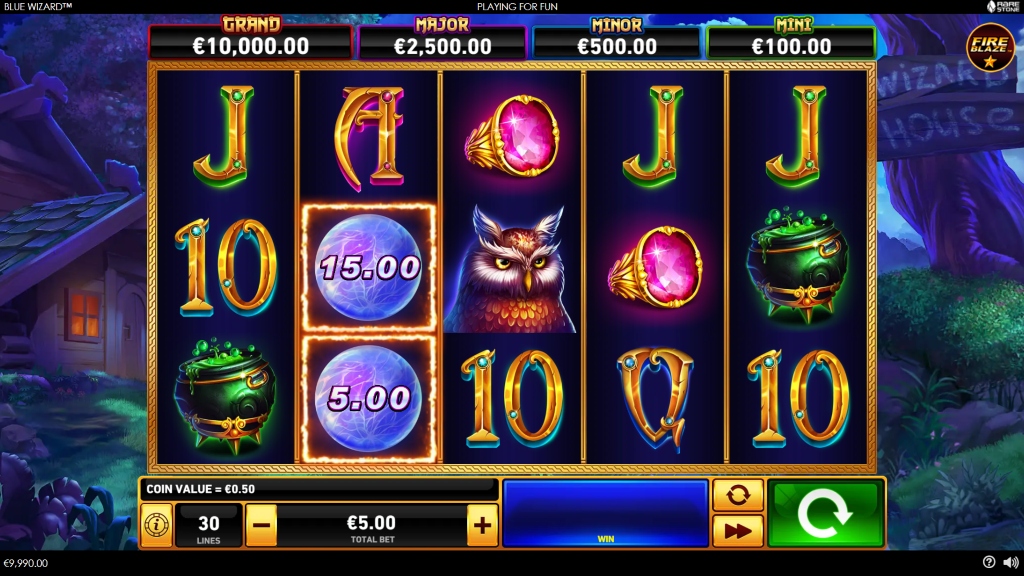Image resolution: width=1024 pixels, height=576 pixels.
Task: Open the info paytable coin button
Action: click(156, 524)
